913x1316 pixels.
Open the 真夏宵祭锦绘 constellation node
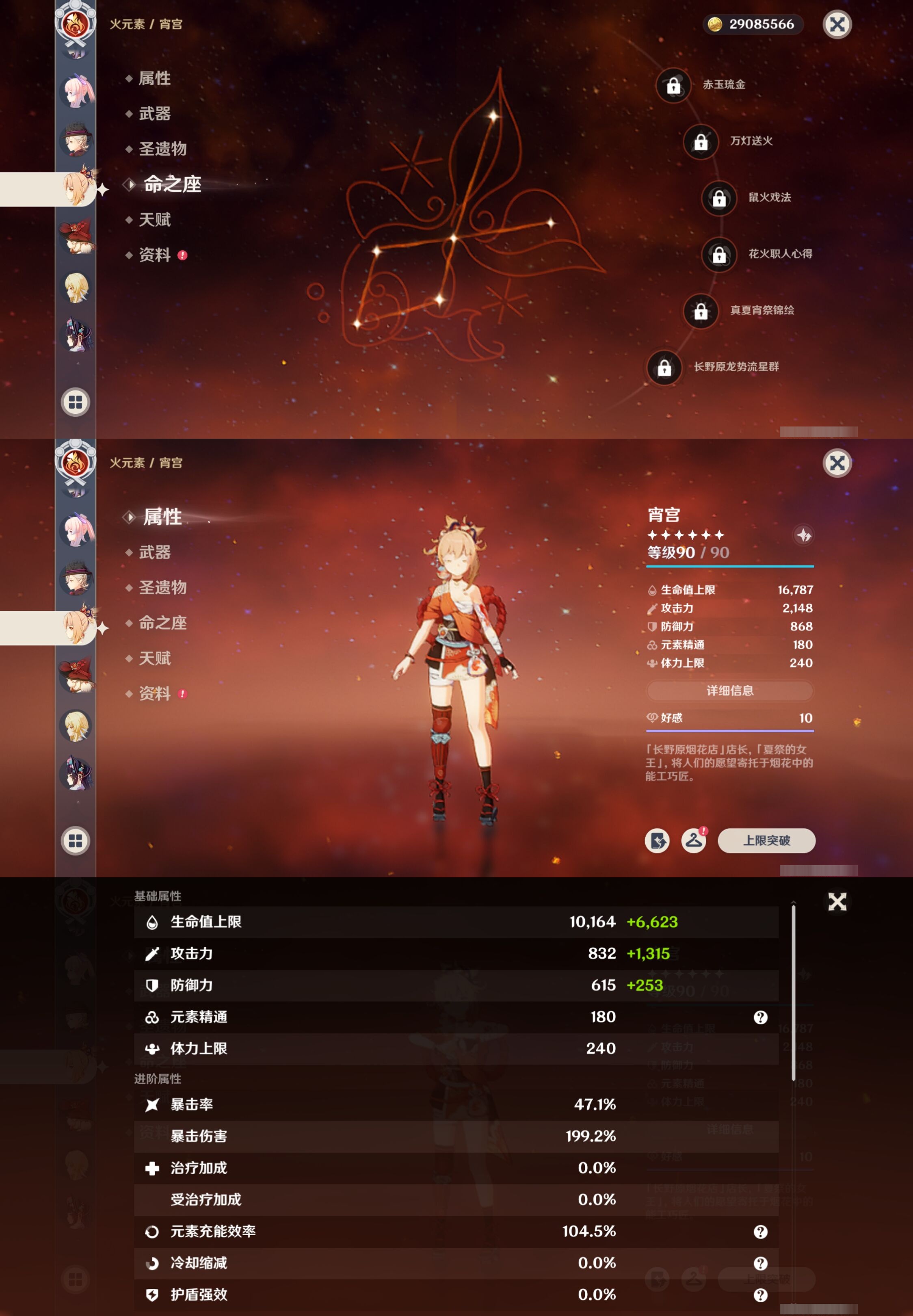[701, 311]
